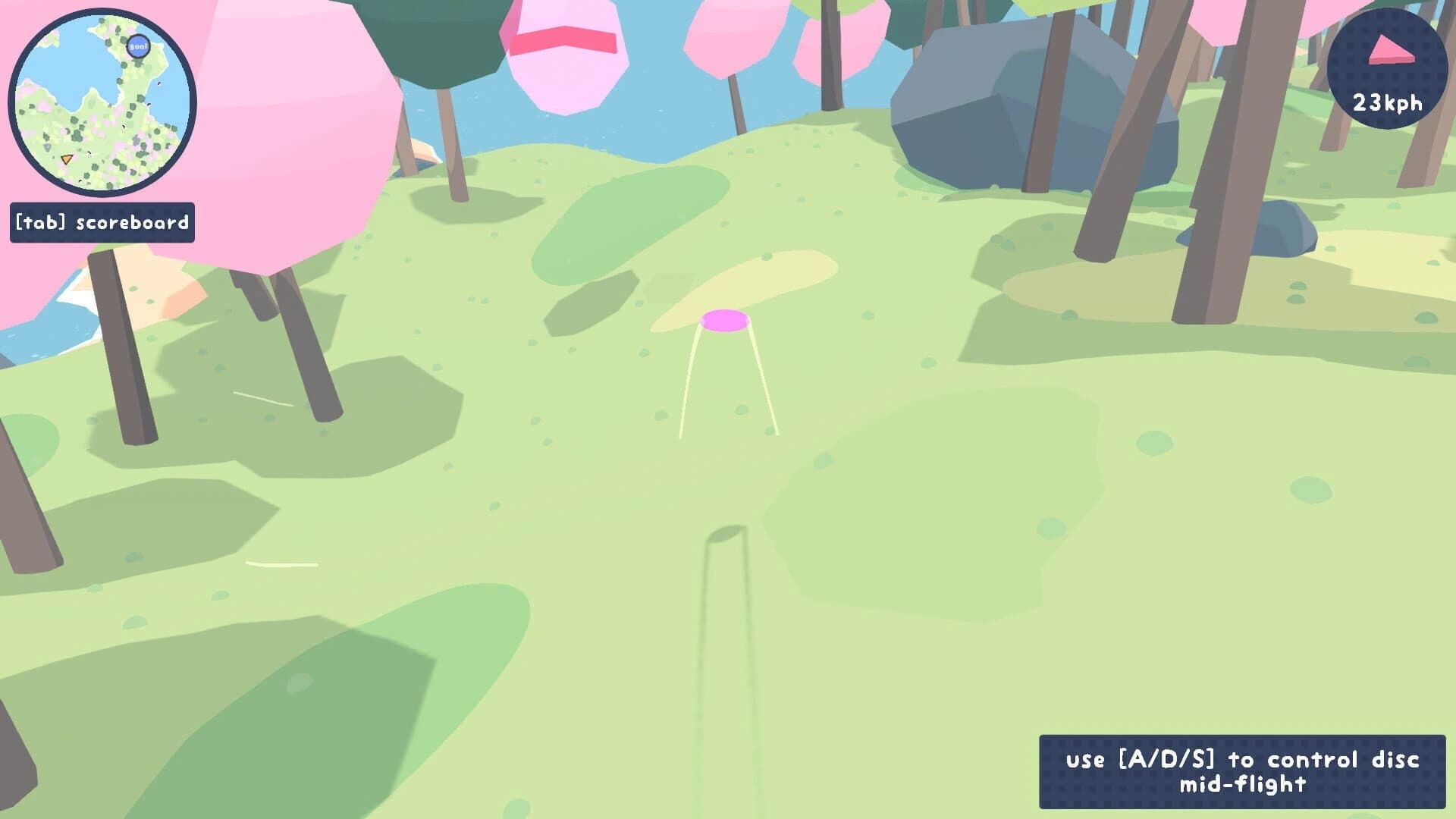Click the pink disc golf basket target

click(726, 322)
